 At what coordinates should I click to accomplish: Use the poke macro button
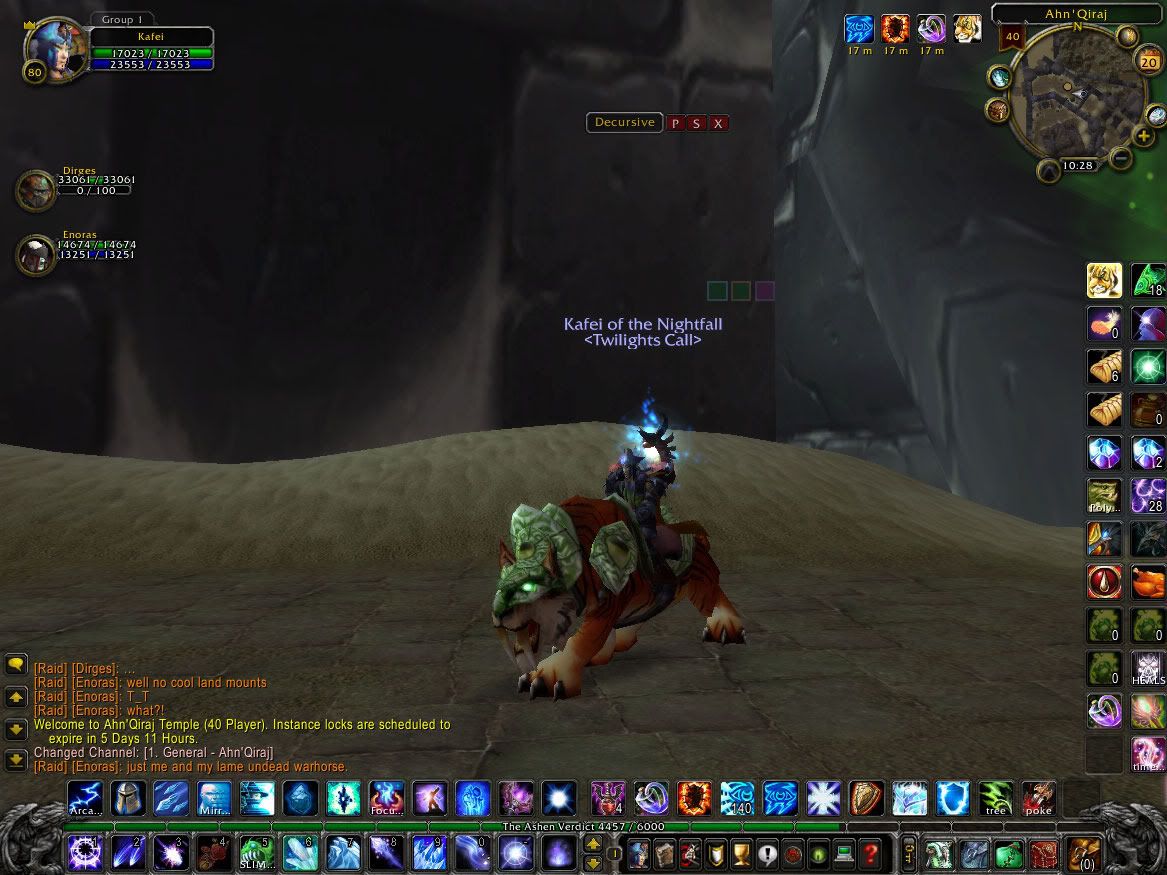(x=1038, y=799)
